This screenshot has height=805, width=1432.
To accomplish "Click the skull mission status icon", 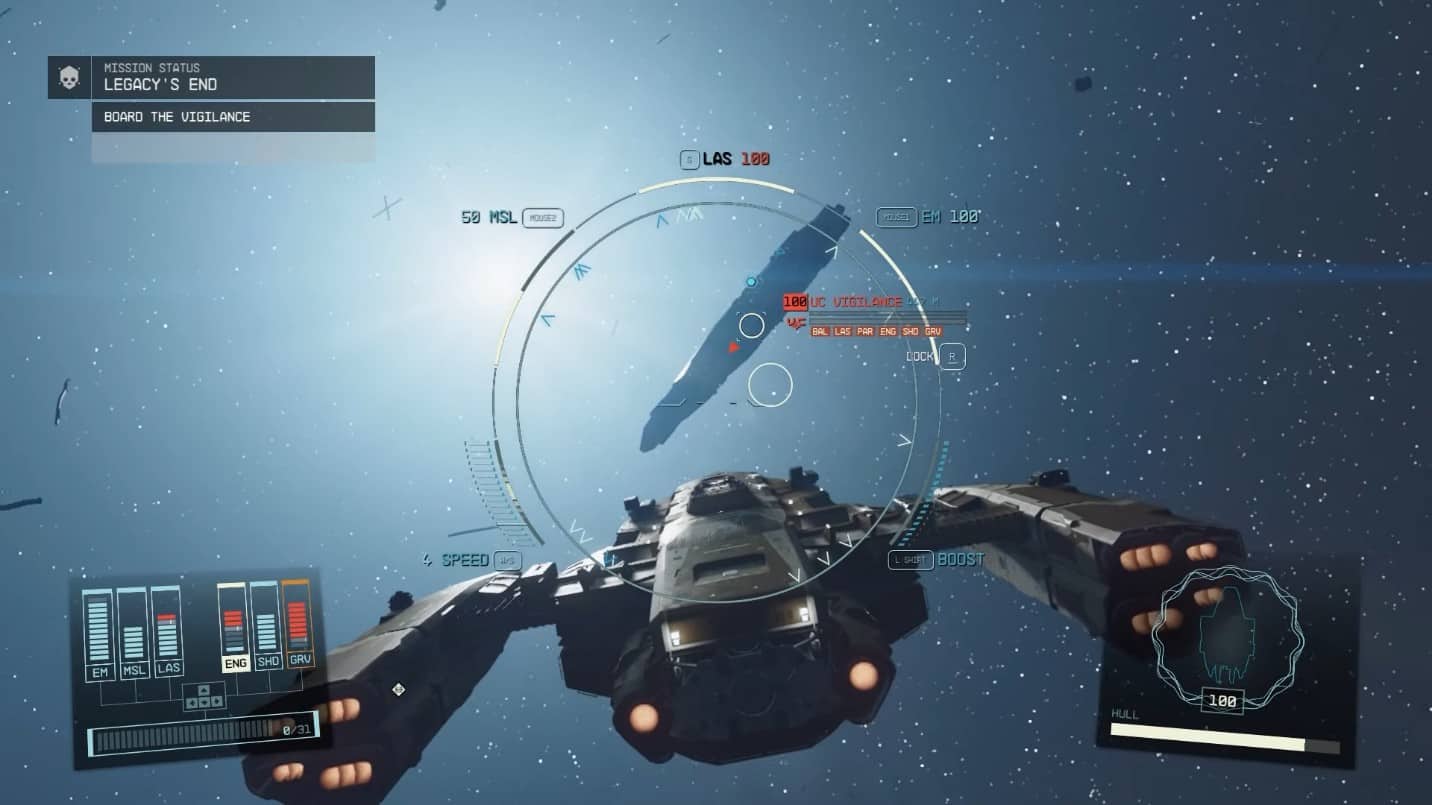I will [69, 77].
